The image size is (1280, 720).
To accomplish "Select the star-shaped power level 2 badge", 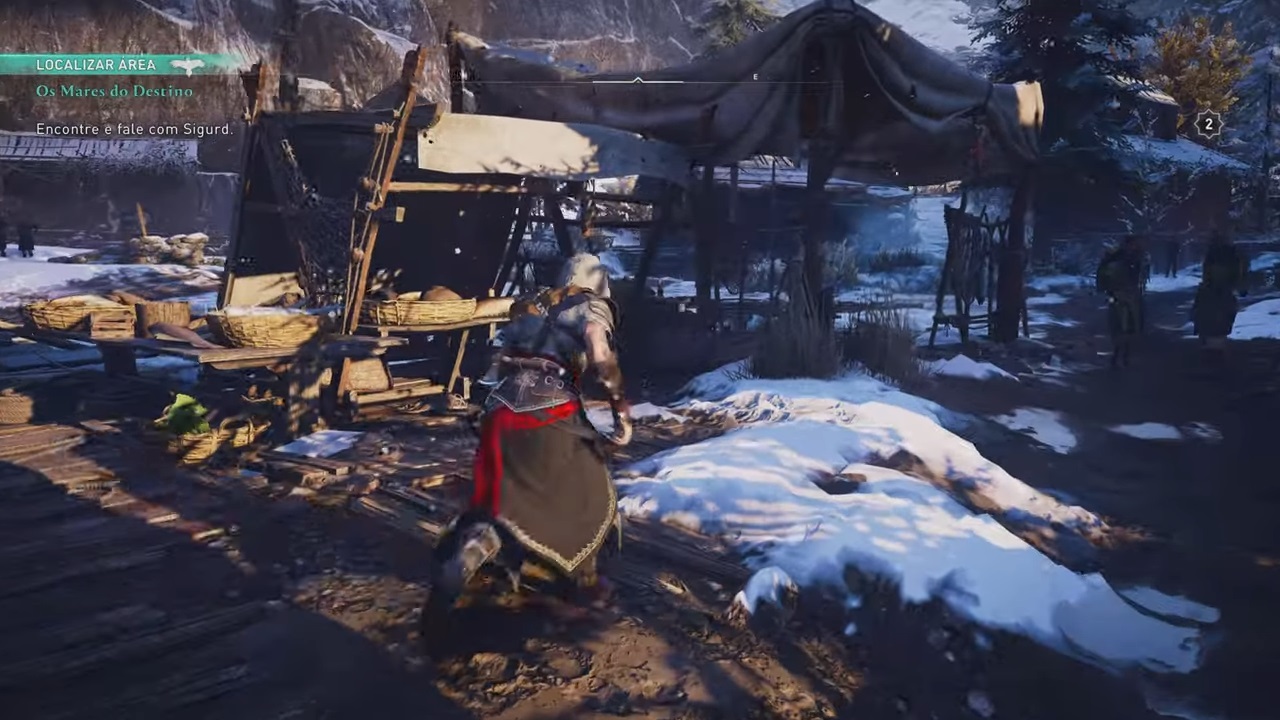I will (1208, 124).
